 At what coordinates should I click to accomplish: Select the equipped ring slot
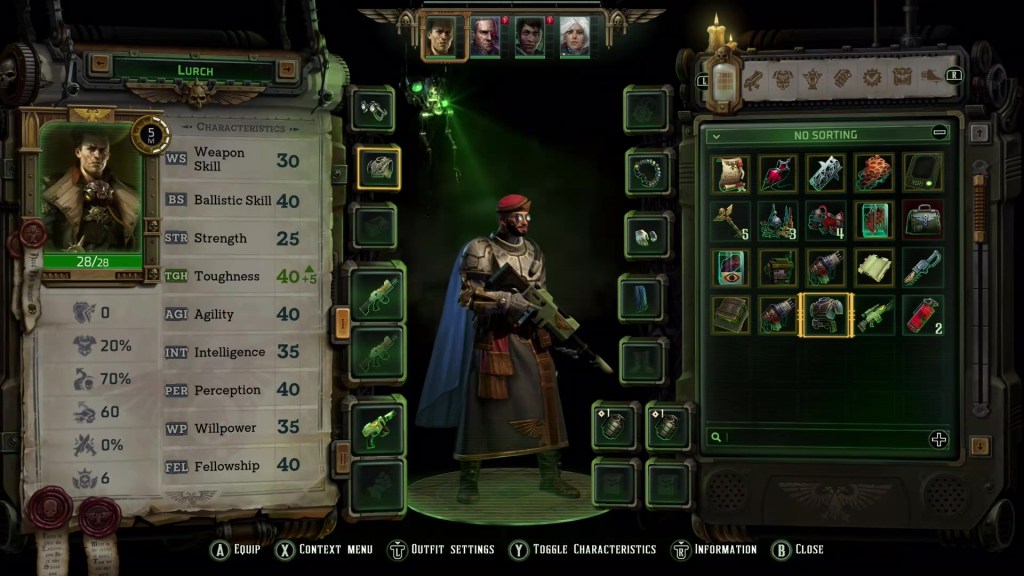pyautogui.click(x=645, y=237)
